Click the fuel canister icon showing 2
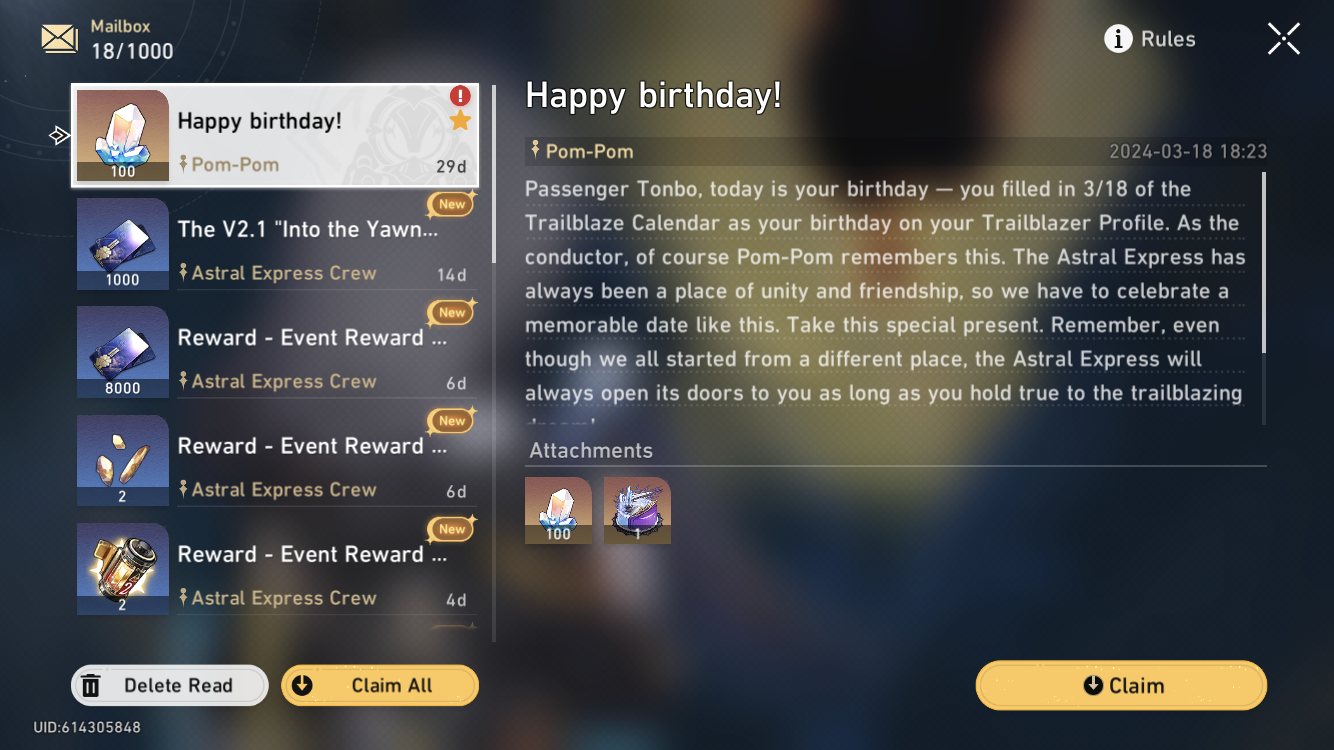 coord(122,566)
